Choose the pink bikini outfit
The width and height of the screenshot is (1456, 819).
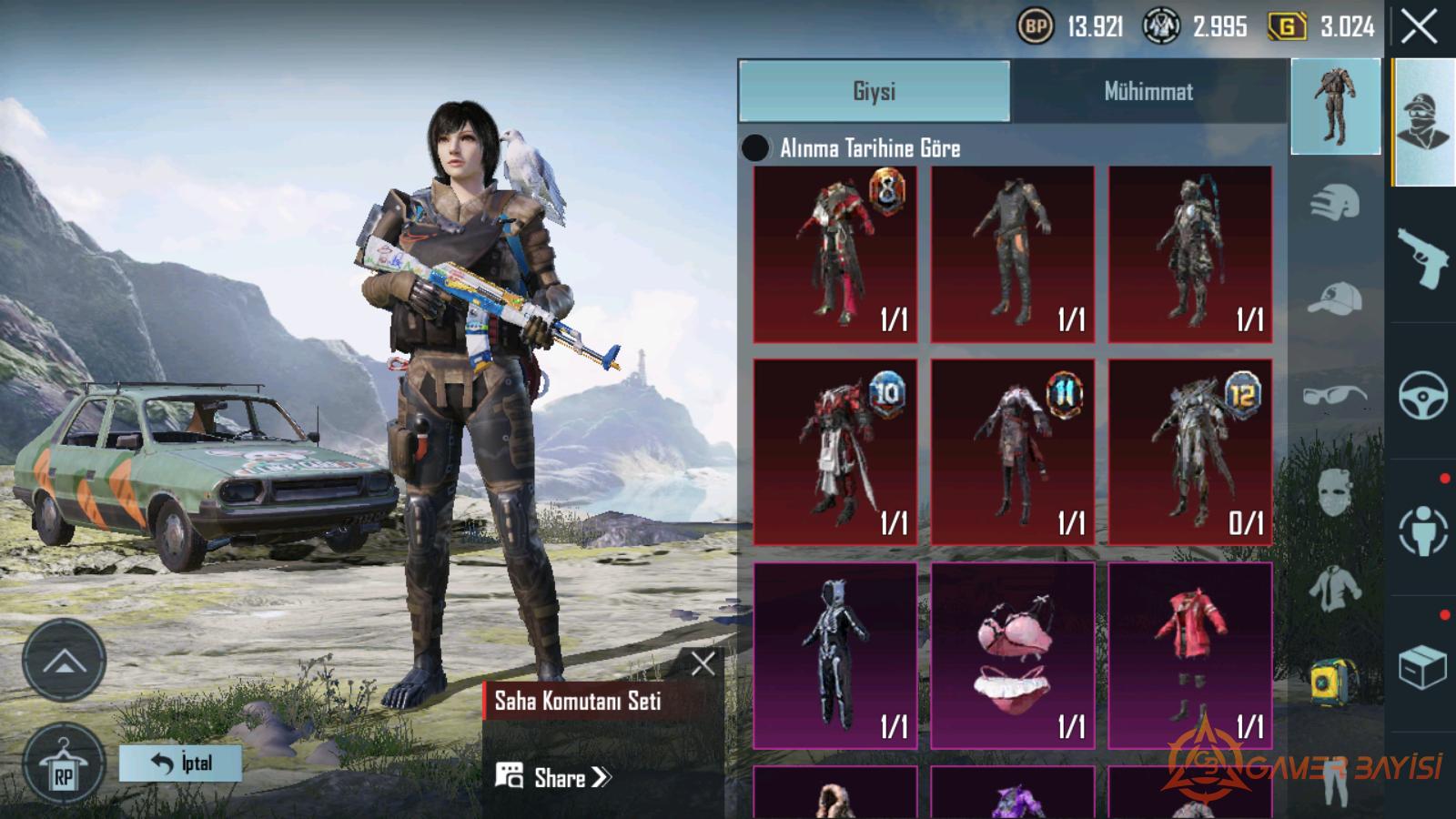point(1013,655)
